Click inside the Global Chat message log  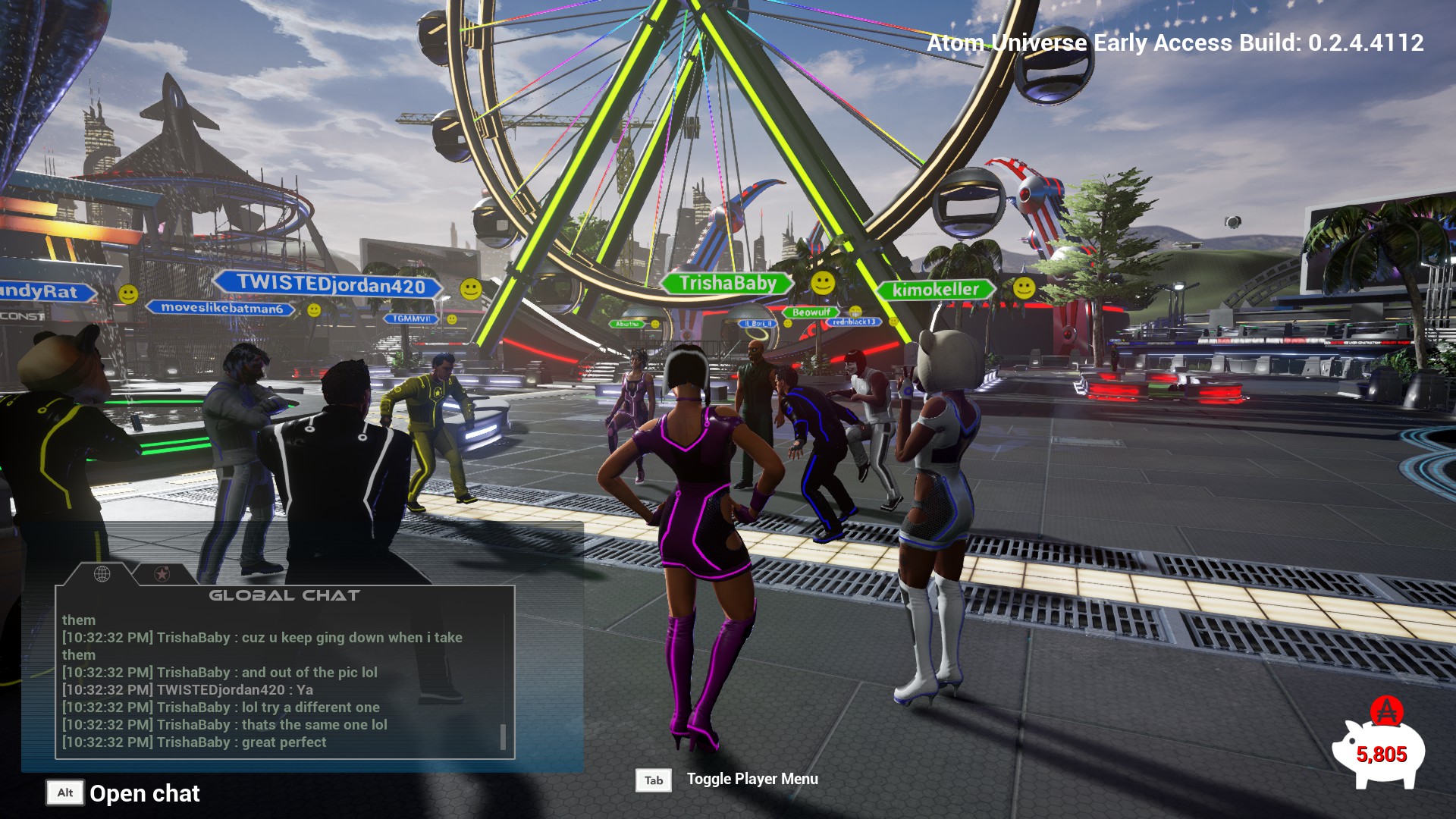pyautogui.click(x=281, y=681)
